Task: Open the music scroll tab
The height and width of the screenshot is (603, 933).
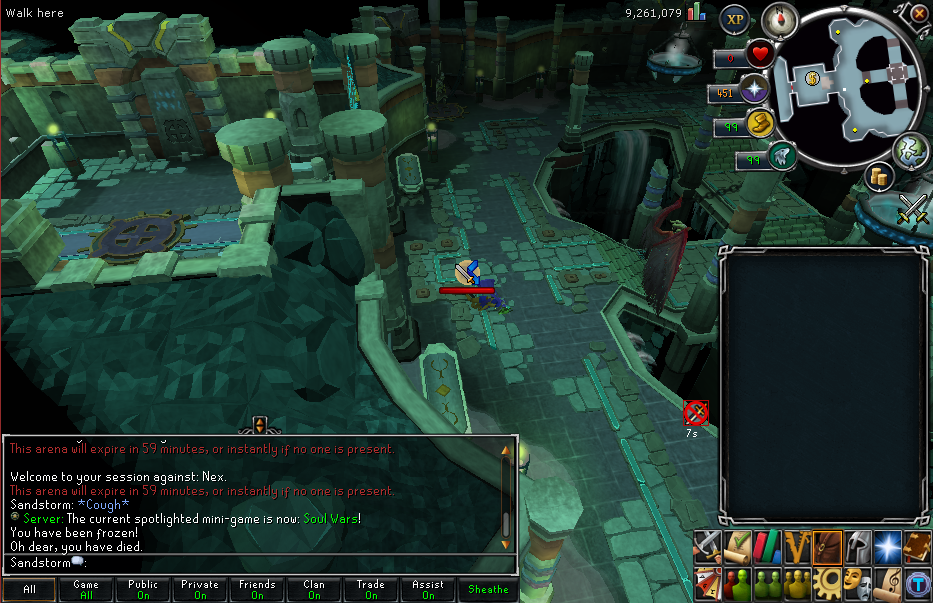Action: pos(887,581)
